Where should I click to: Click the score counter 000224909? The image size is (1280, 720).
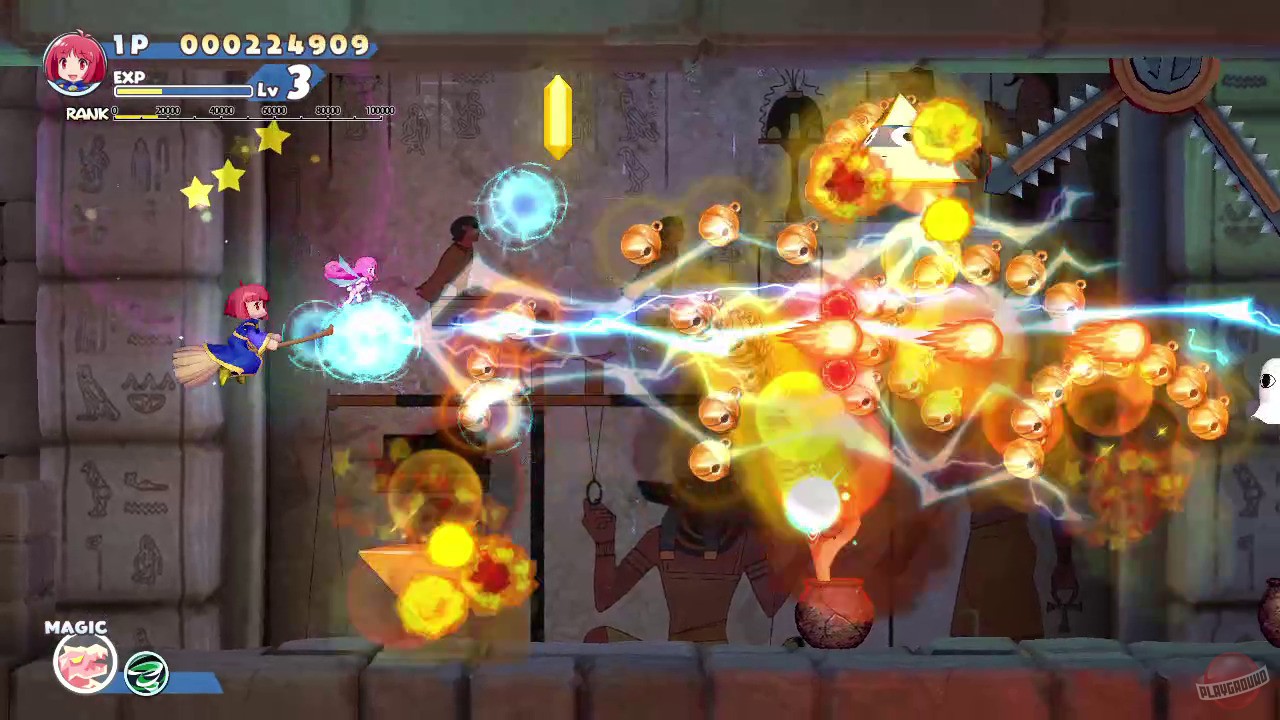pyautogui.click(x=272, y=44)
